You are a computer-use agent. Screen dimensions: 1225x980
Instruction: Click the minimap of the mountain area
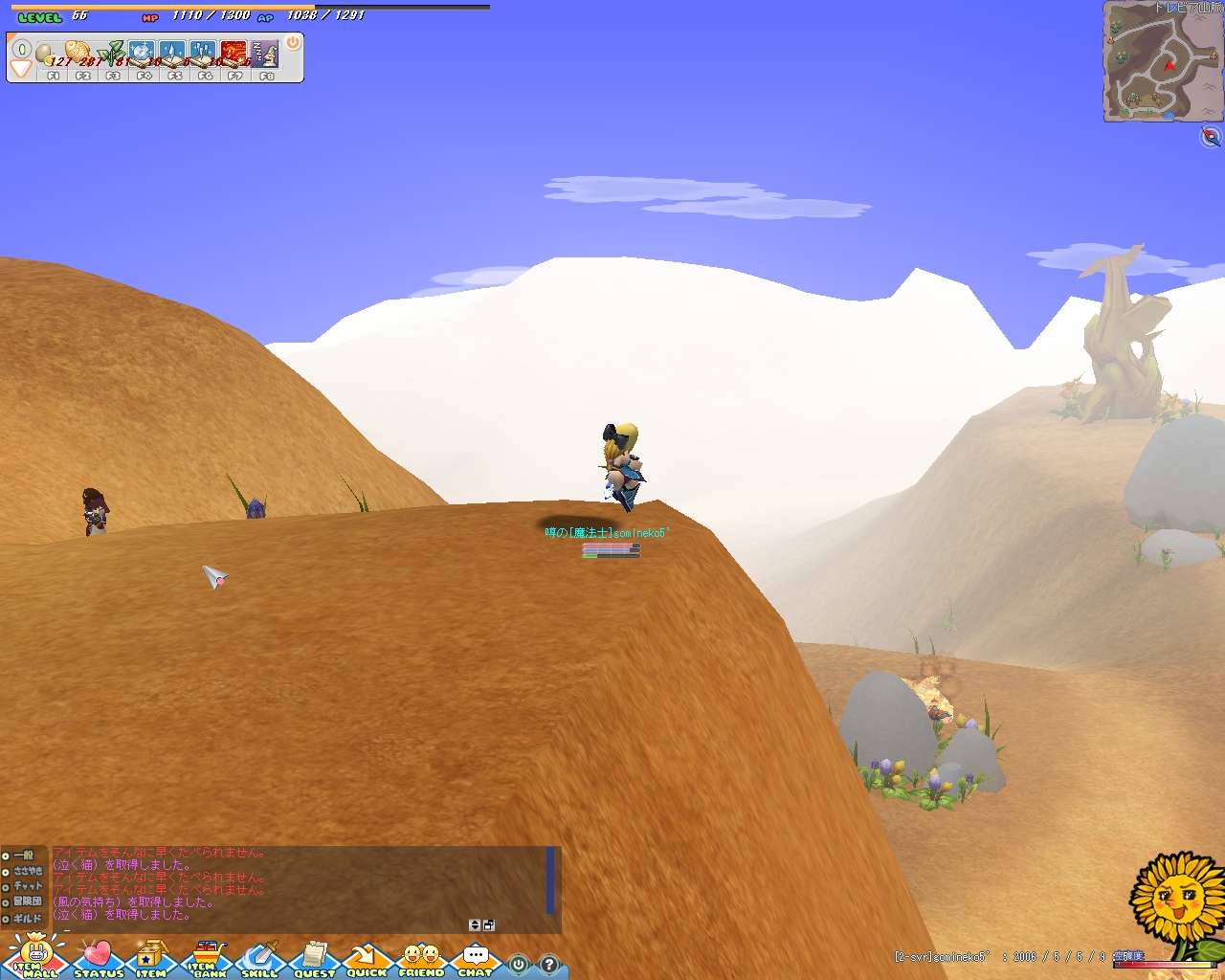tap(1161, 62)
